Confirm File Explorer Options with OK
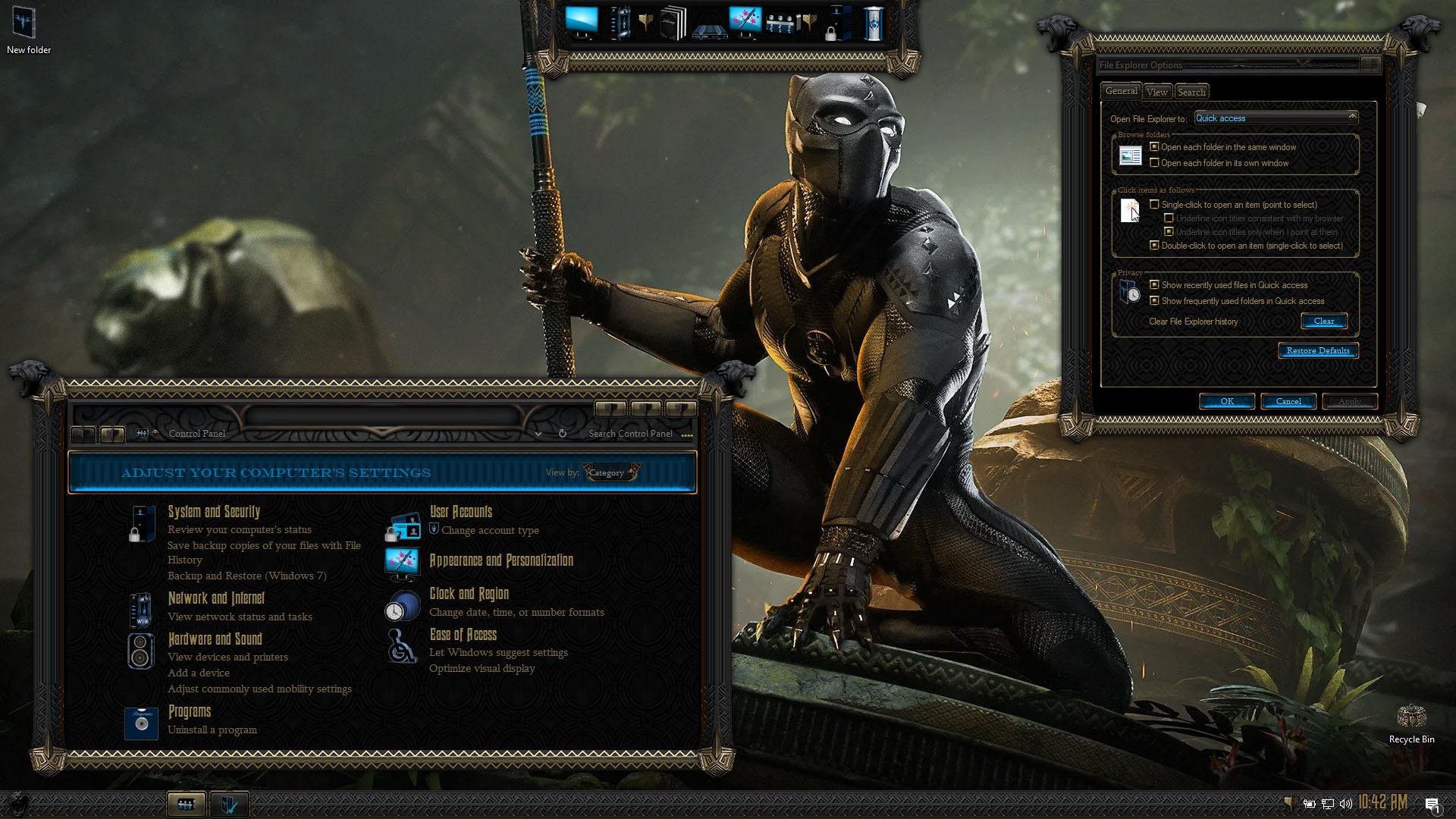1456x819 pixels. click(x=1227, y=401)
